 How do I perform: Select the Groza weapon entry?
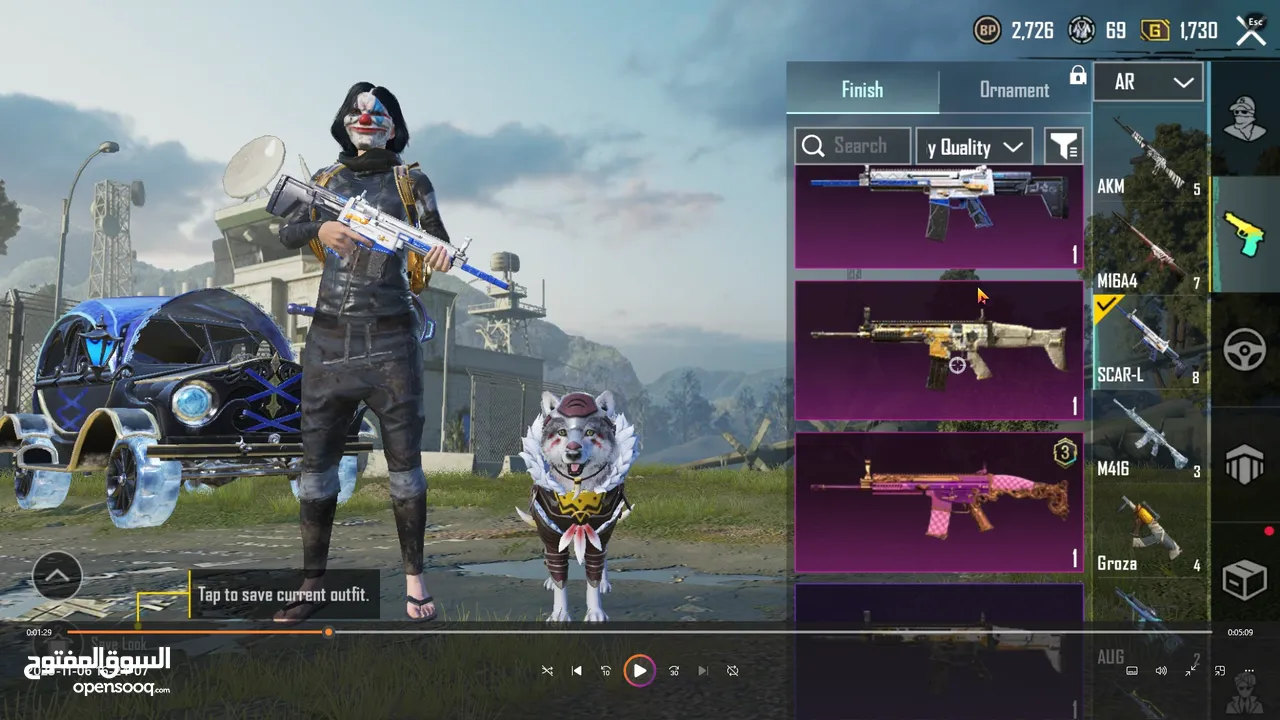(x=1150, y=535)
